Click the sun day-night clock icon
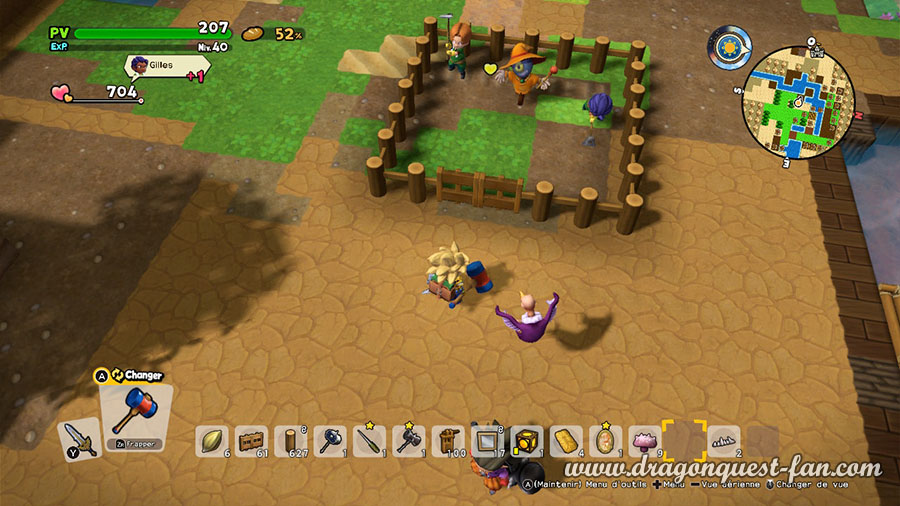This screenshot has height=506, width=900. pyautogui.click(x=730, y=48)
